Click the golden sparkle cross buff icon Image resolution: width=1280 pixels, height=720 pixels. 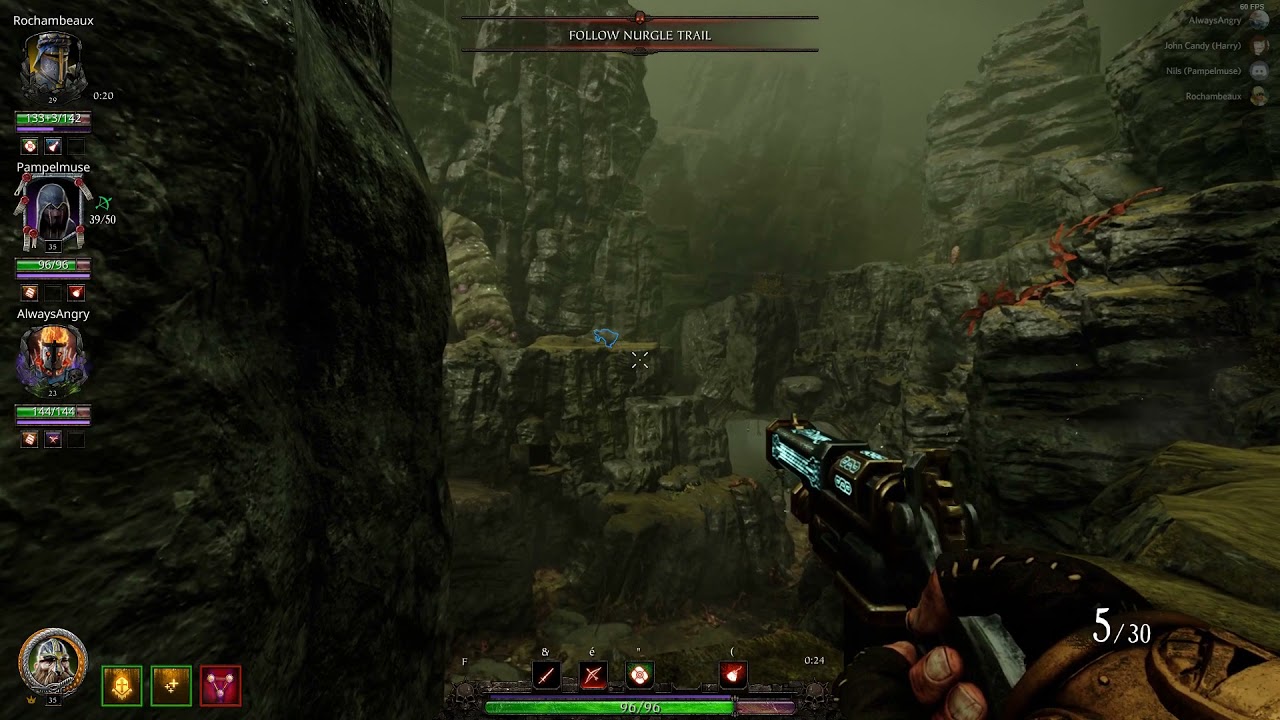click(171, 686)
